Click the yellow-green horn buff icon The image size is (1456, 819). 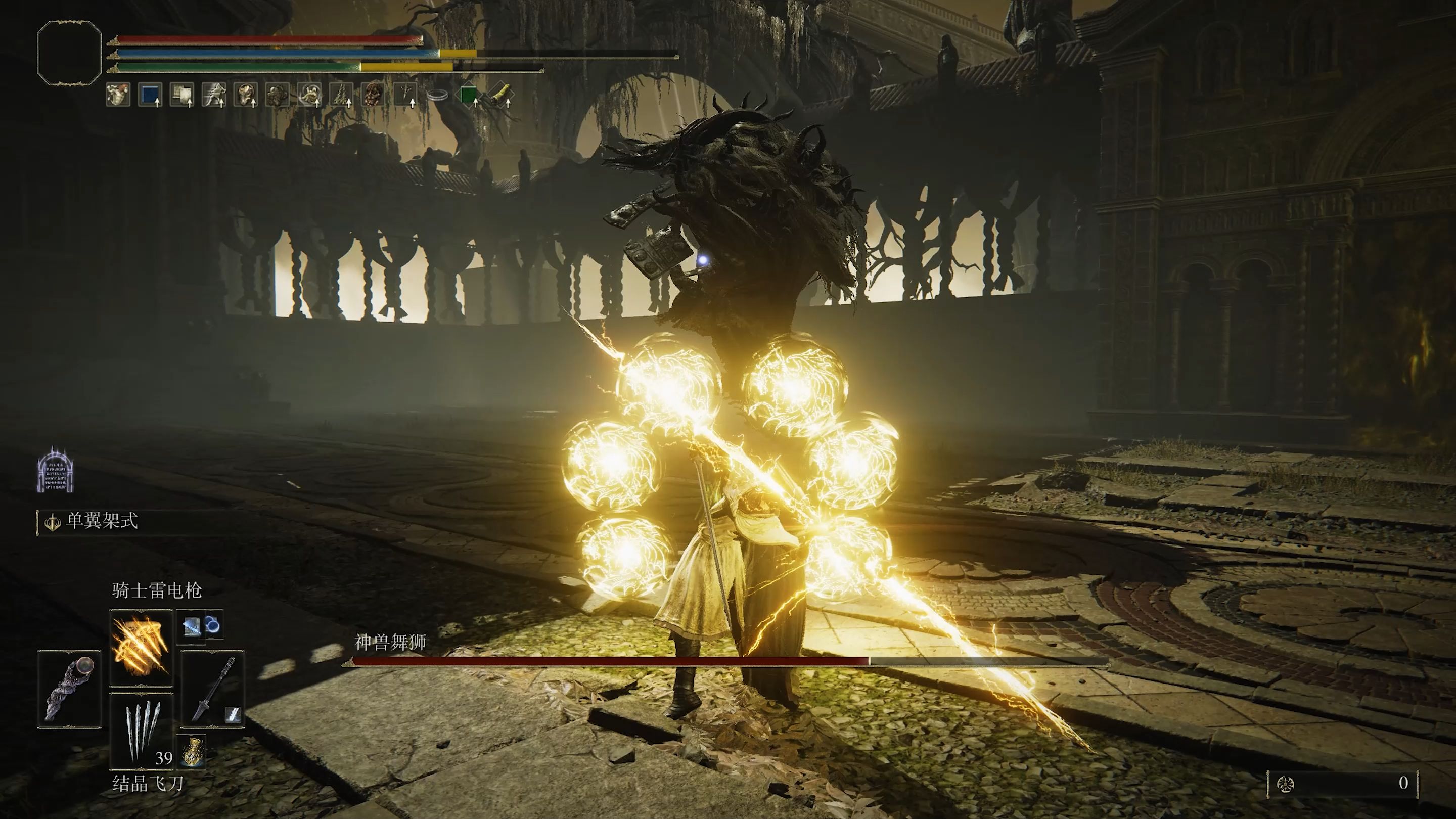coord(500,95)
